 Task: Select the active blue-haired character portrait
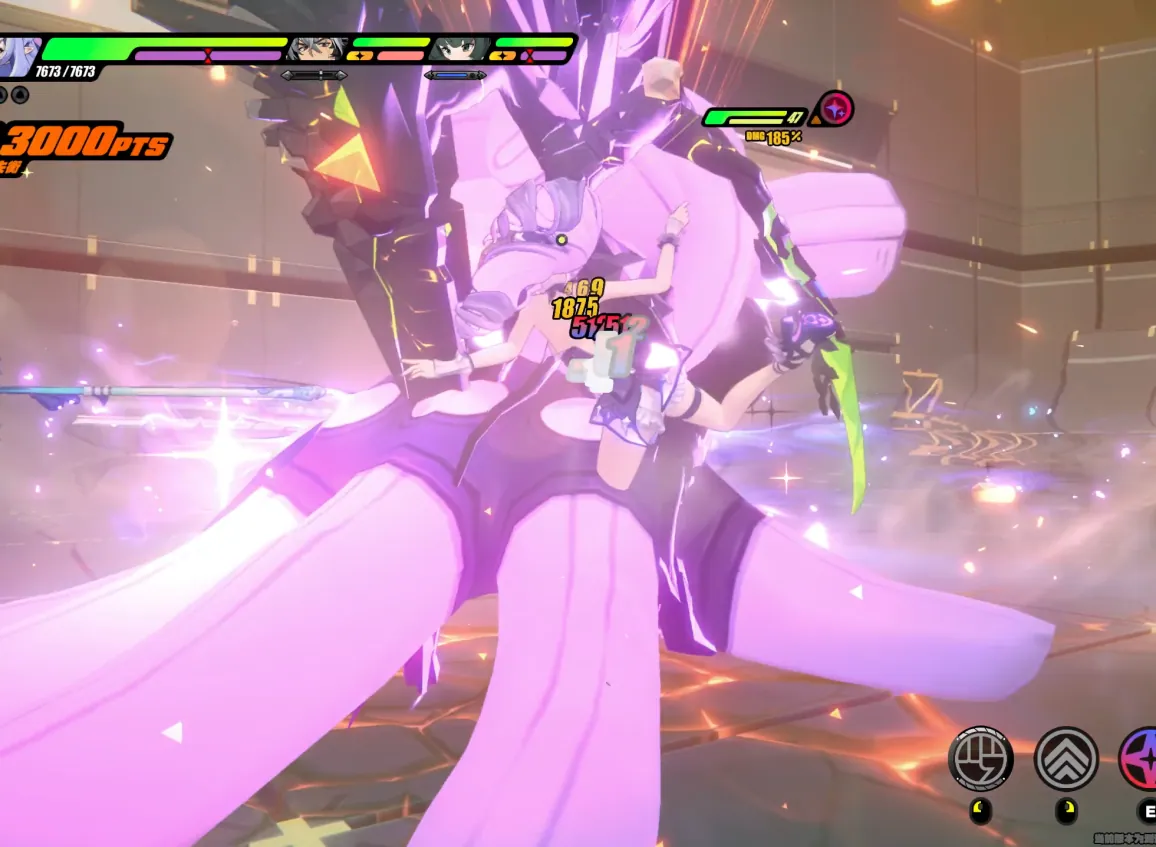point(18,50)
